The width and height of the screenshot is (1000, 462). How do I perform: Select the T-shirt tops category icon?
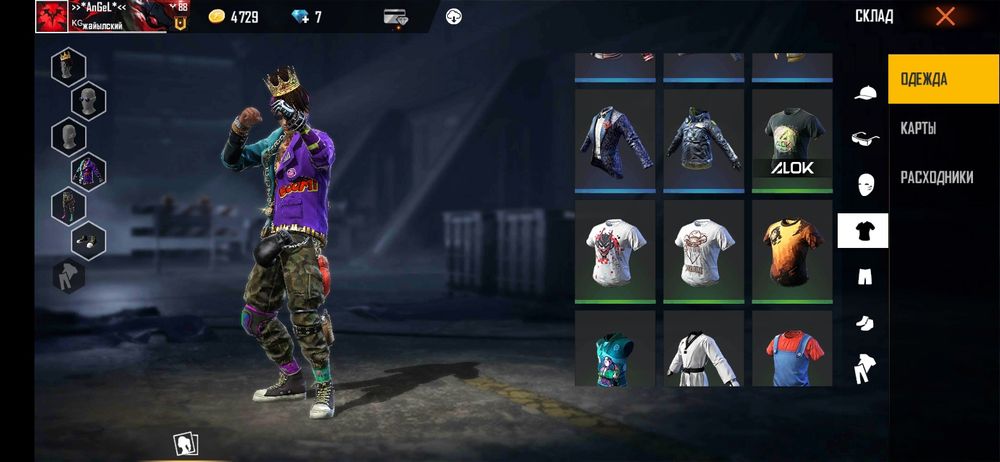(863, 231)
